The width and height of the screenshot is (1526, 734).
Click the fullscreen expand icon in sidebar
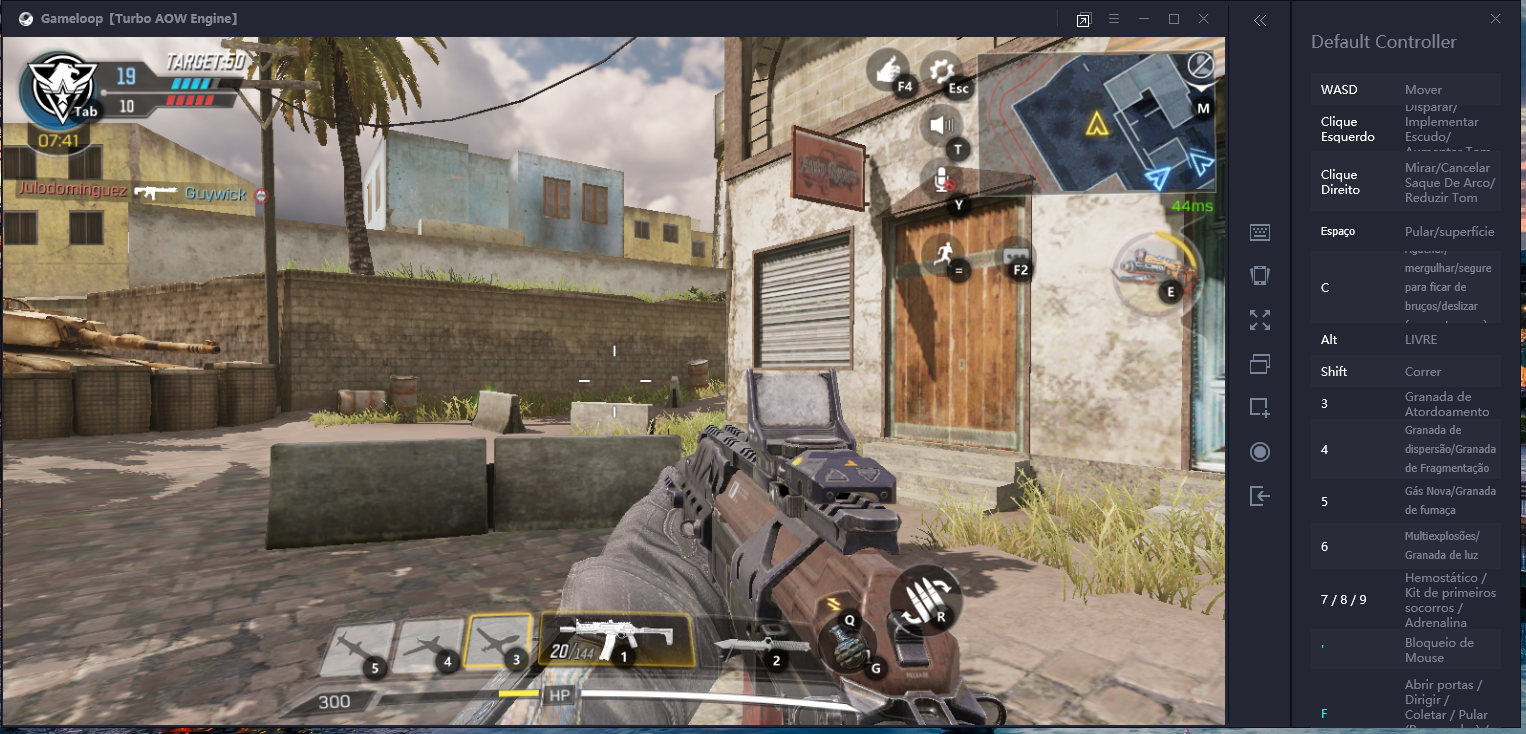[x=1260, y=320]
